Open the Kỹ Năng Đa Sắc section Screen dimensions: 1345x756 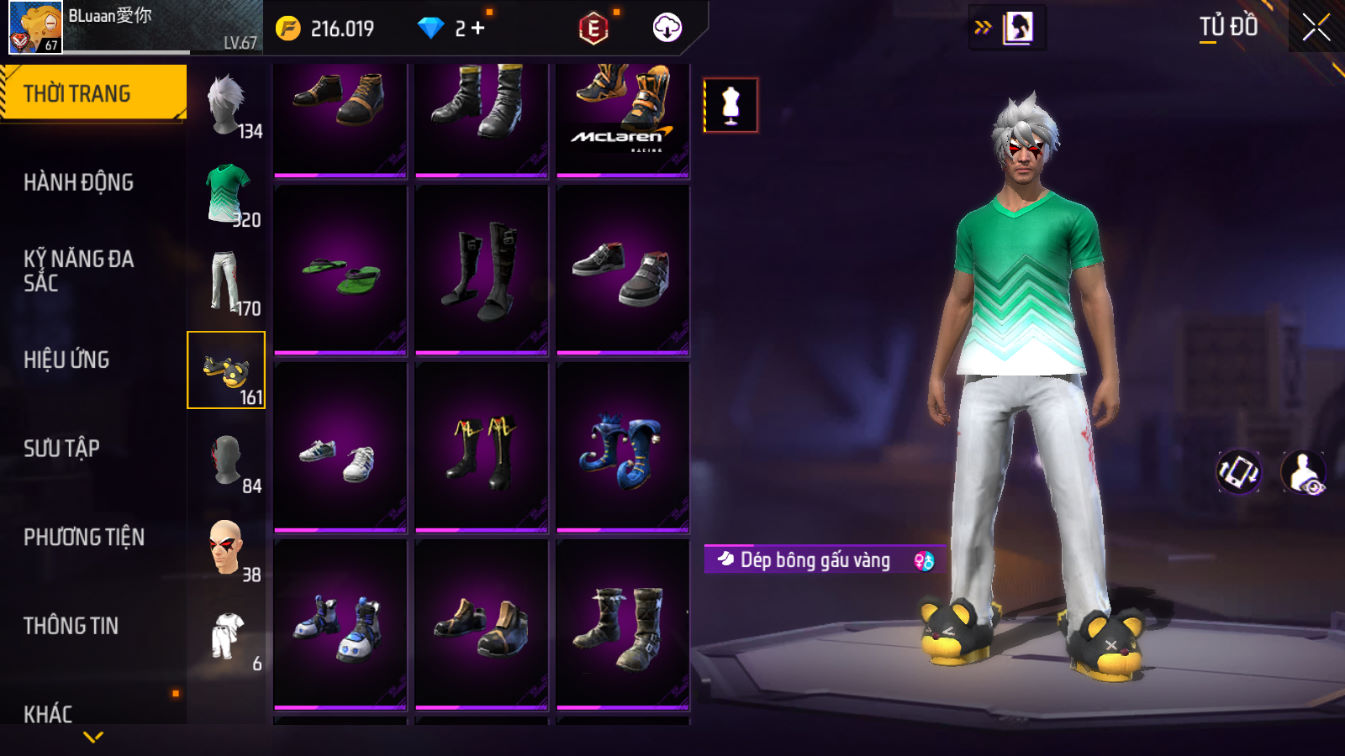(79, 270)
